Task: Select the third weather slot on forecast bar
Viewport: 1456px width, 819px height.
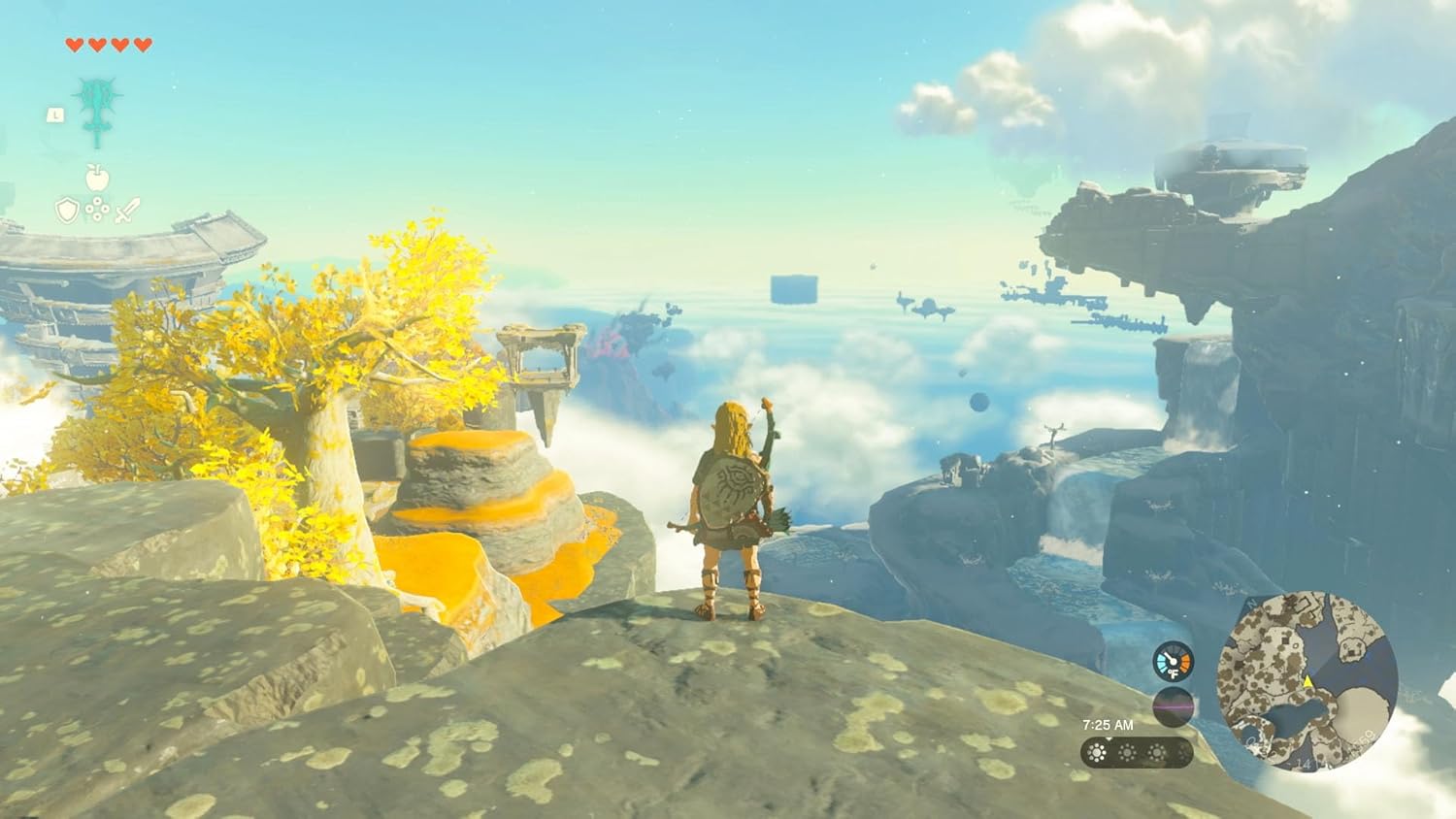Action: coord(1157,753)
